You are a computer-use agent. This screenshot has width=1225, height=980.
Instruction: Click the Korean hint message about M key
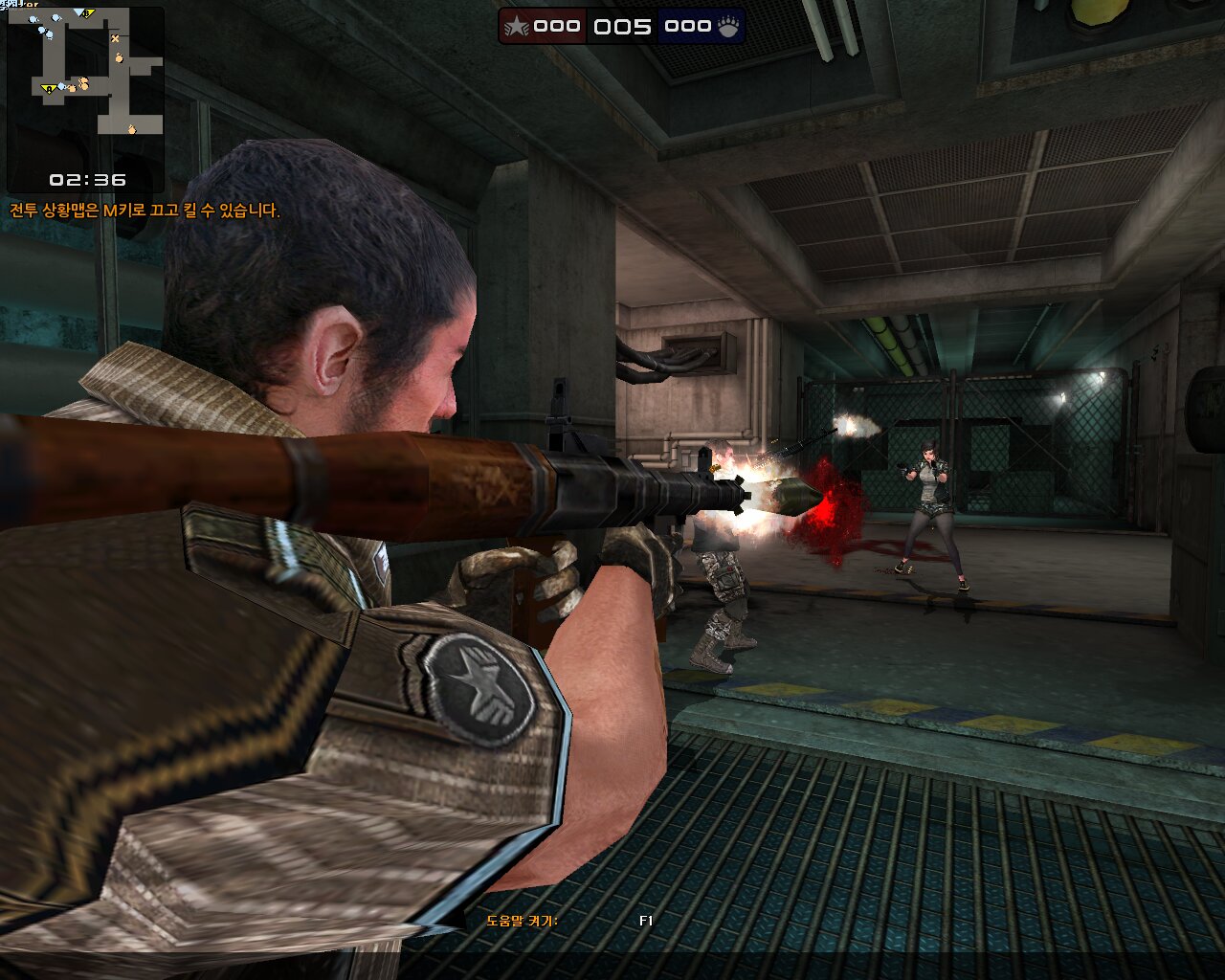pos(144,211)
